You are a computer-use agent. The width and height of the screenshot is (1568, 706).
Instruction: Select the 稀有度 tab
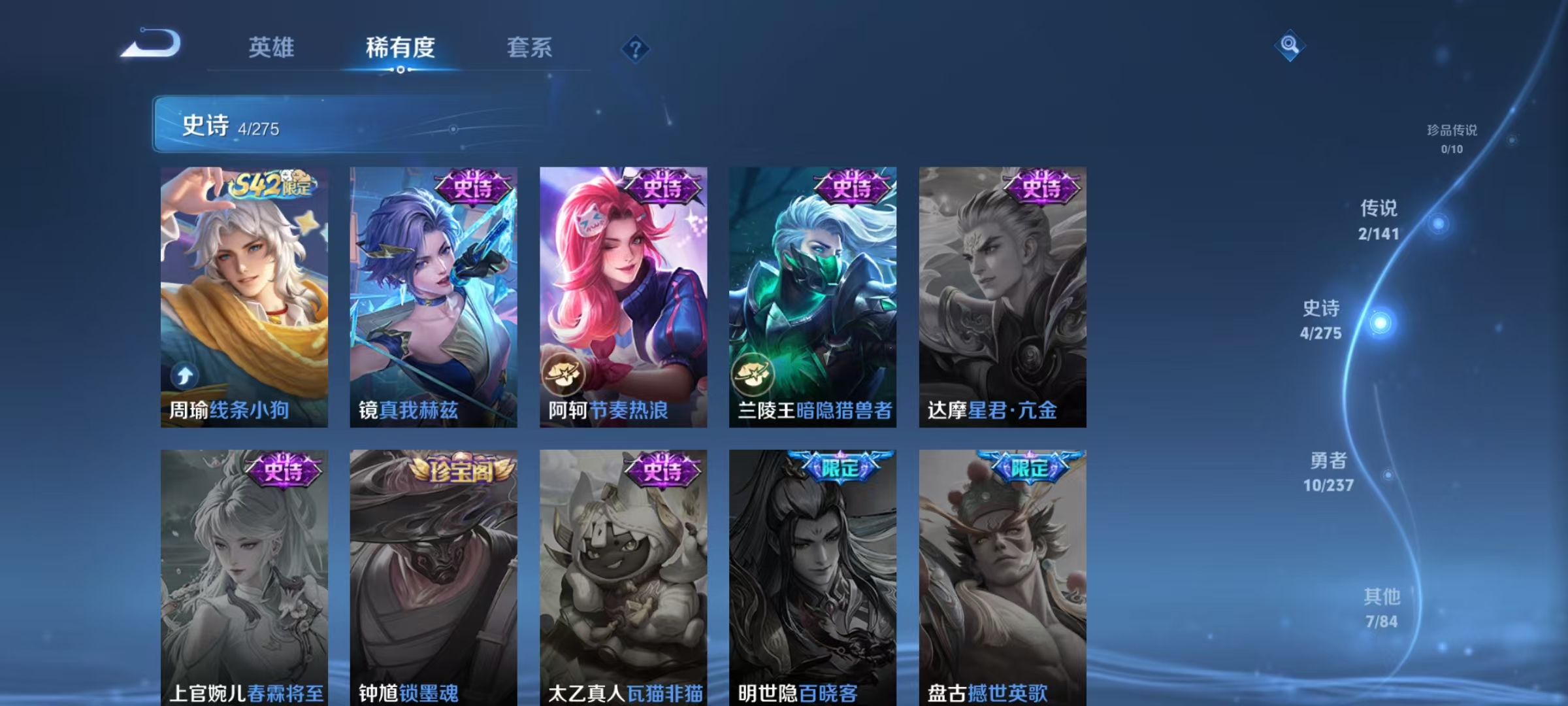click(400, 48)
